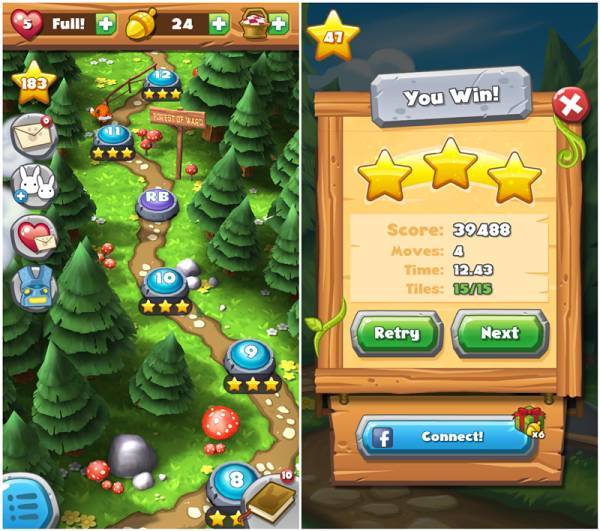Tap the blue robot bunny icon

[x=30, y=287]
